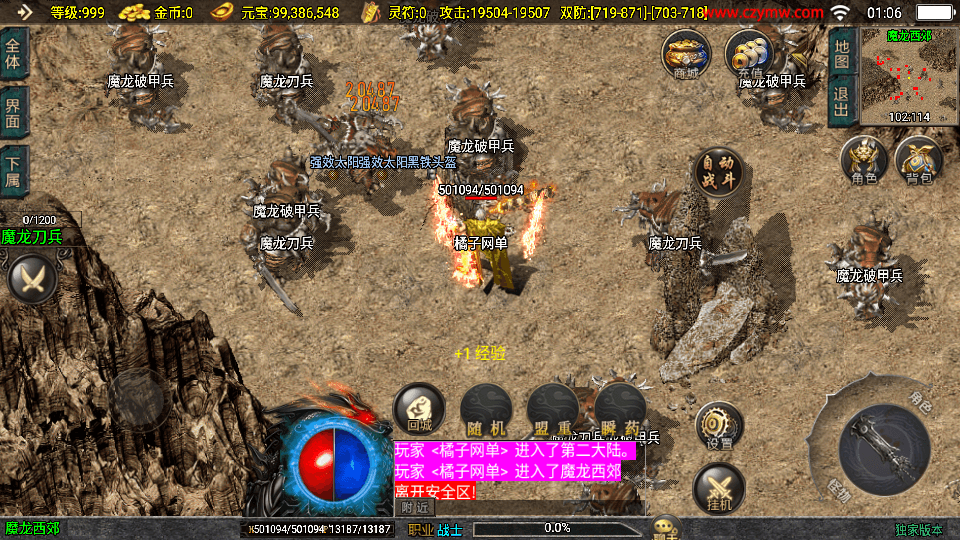Select the 下属 subordinates tab
Image resolution: width=960 pixels, height=540 pixels.
click(x=14, y=169)
